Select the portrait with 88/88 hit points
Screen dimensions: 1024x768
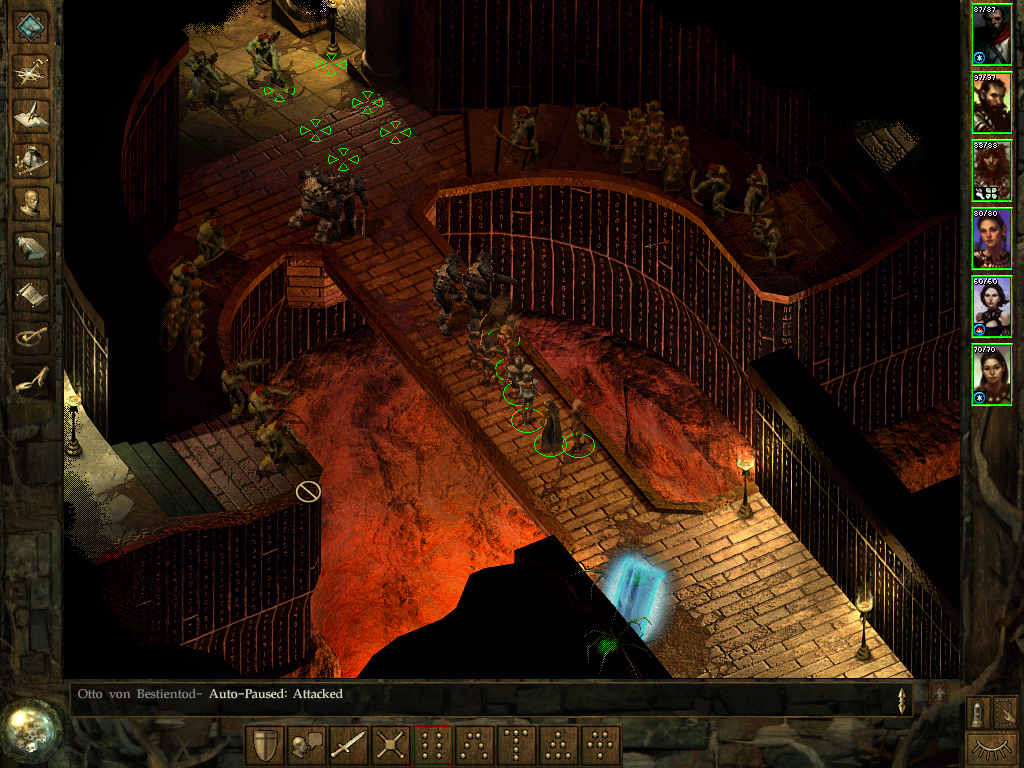(x=991, y=170)
